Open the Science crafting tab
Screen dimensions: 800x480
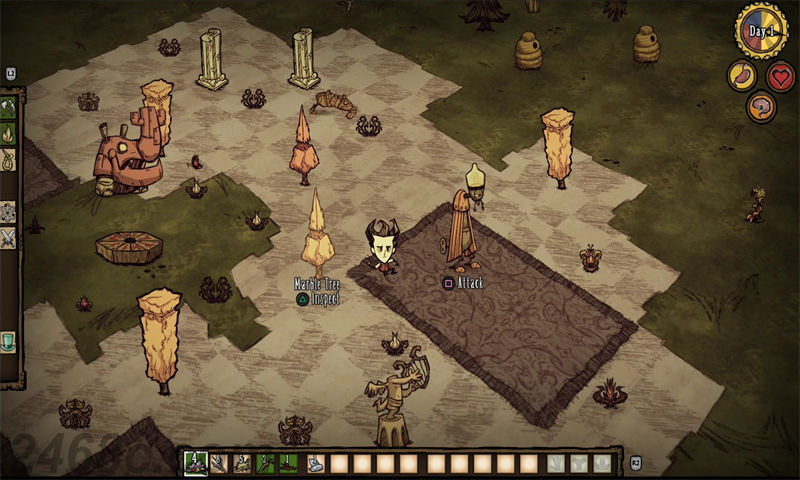click(8, 211)
